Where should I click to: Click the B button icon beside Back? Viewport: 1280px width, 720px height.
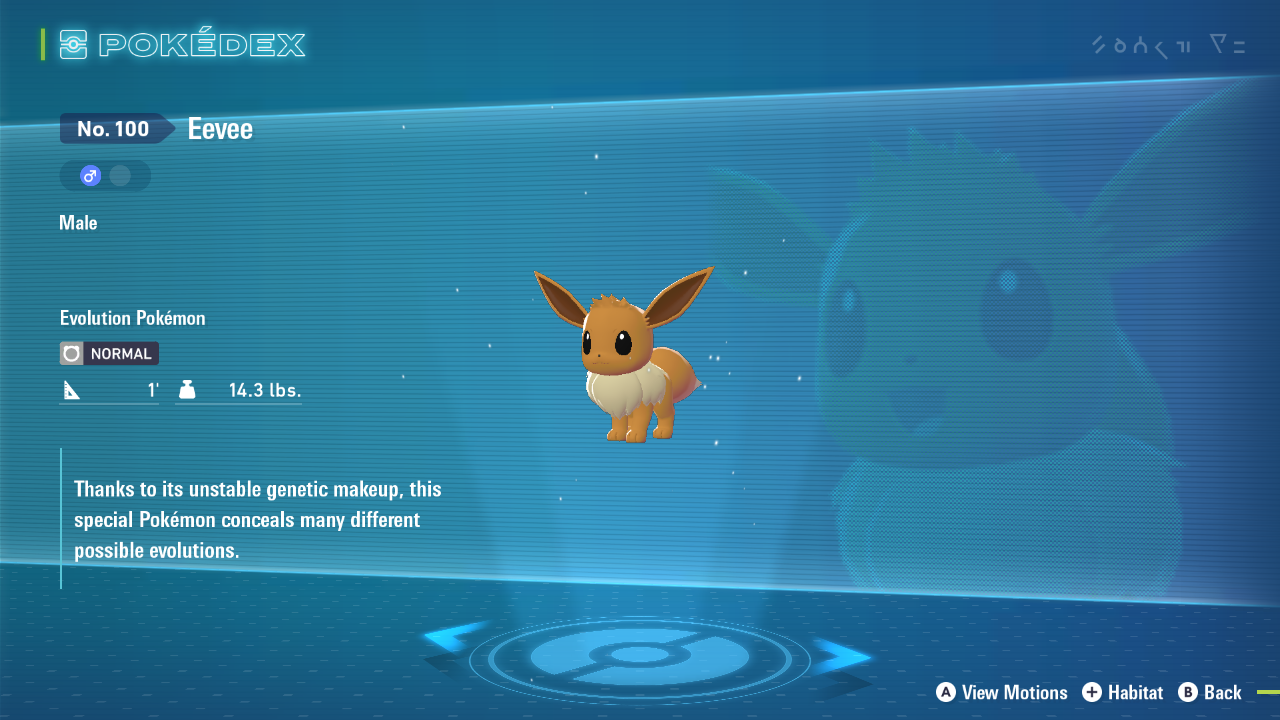[1189, 692]
